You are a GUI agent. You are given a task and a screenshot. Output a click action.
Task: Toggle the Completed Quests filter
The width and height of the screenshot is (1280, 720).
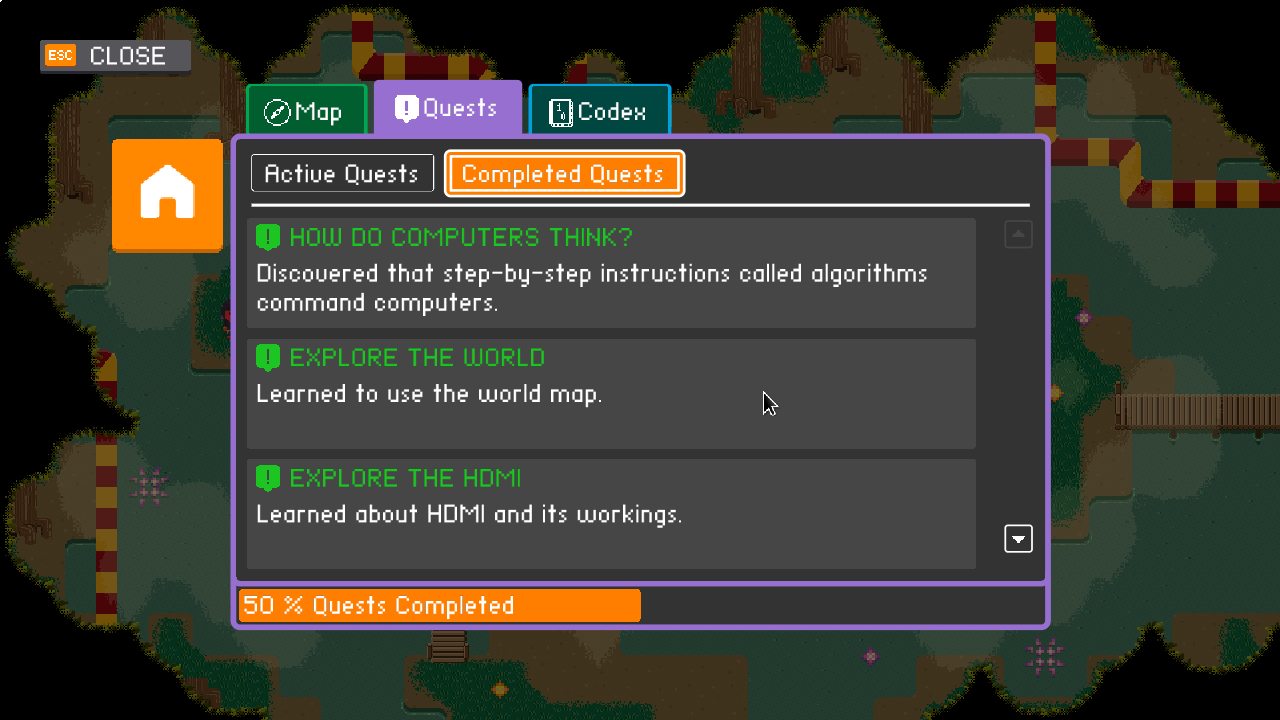click(564, 173)
